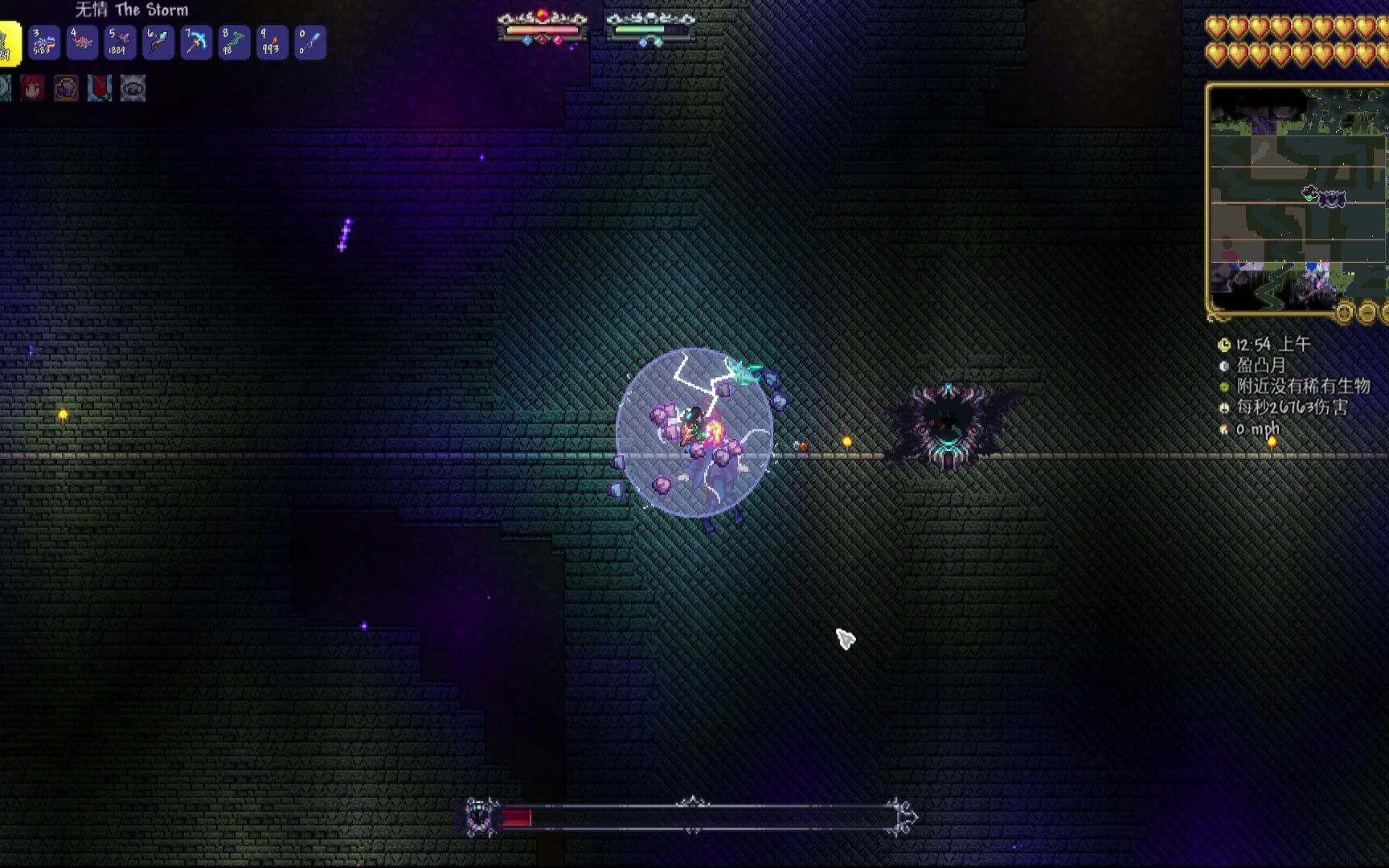The height and width of the screenshot is (868, 1389).
Task: Click the boss portrait on the bottom health bar
Action: [480, 817]
